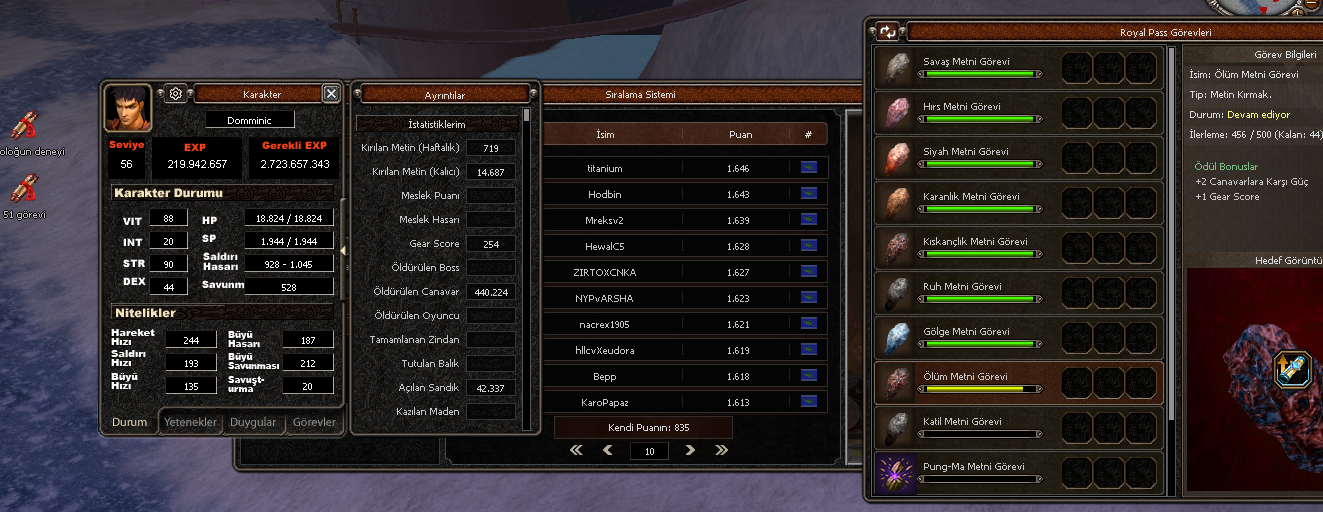Jump to the first ranking page
This screenshot has height=512, width=1323.
576,450
